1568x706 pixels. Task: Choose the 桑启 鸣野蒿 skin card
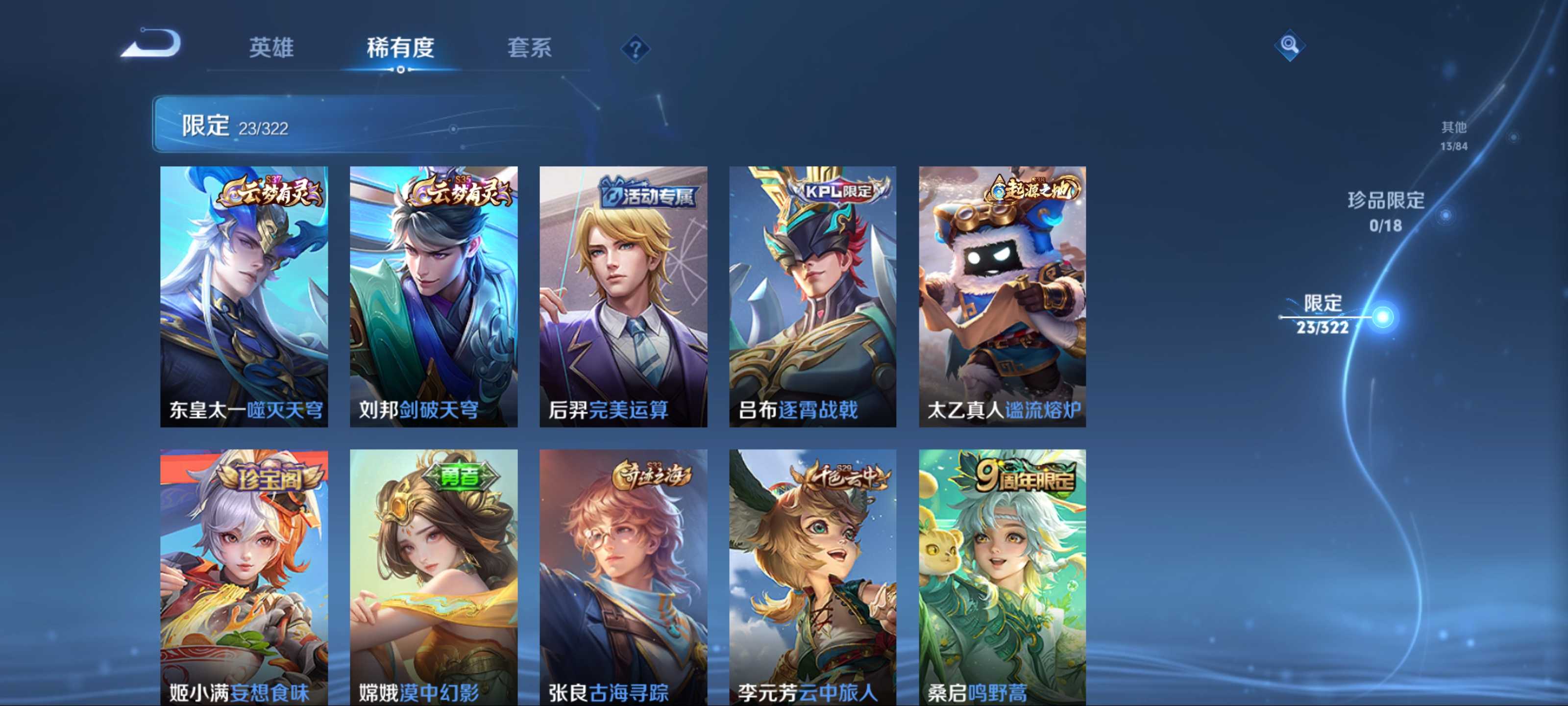(x=1002, y=577)
